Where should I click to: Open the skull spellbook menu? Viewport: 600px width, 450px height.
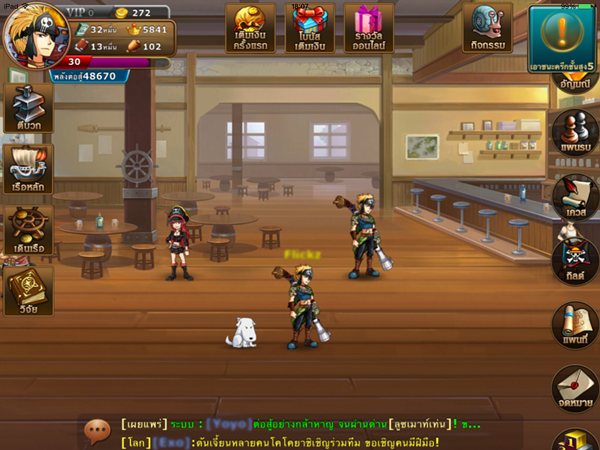27,291
